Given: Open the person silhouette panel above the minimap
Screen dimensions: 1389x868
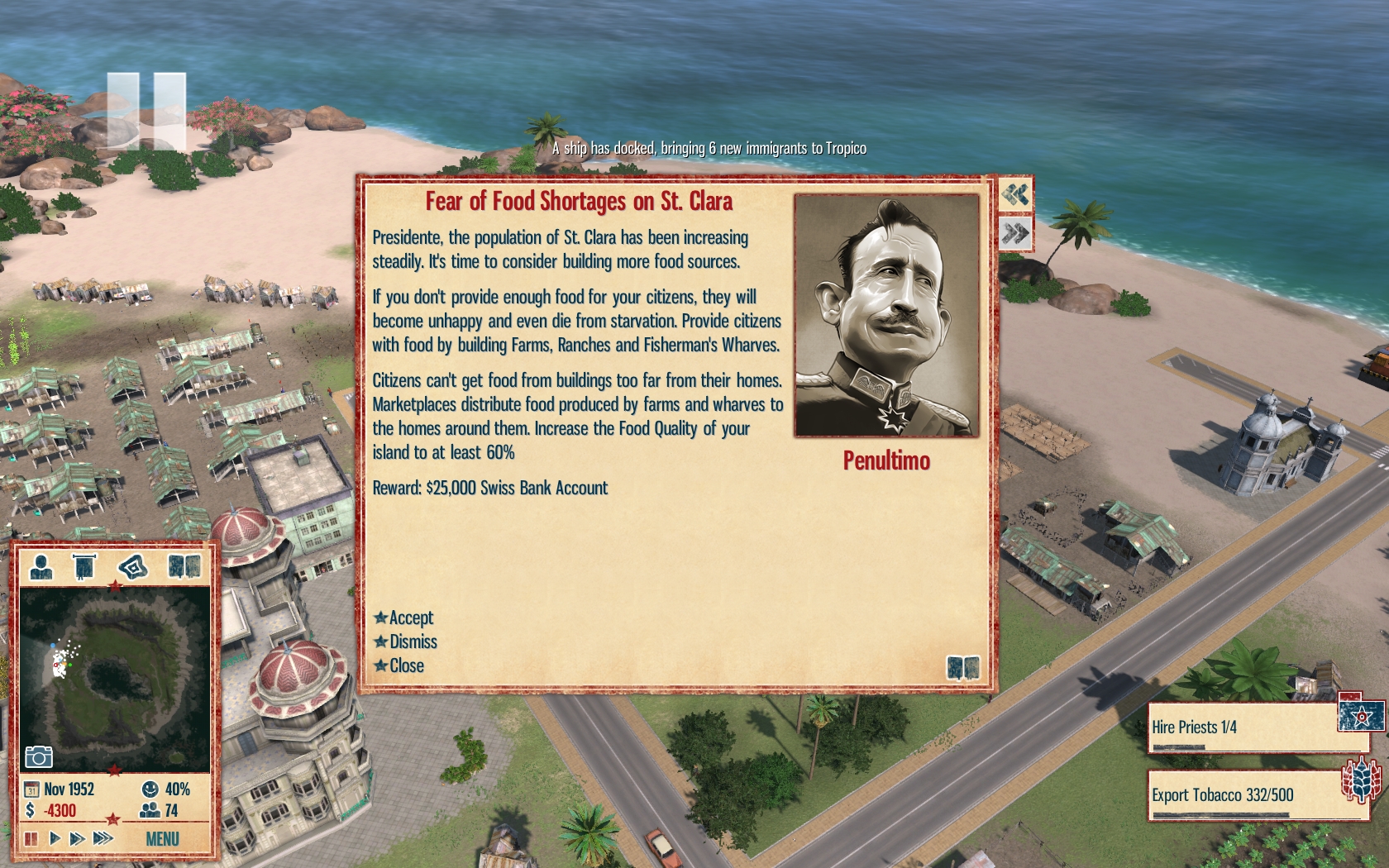Looking at the screenshot, I should pos(41,567).
